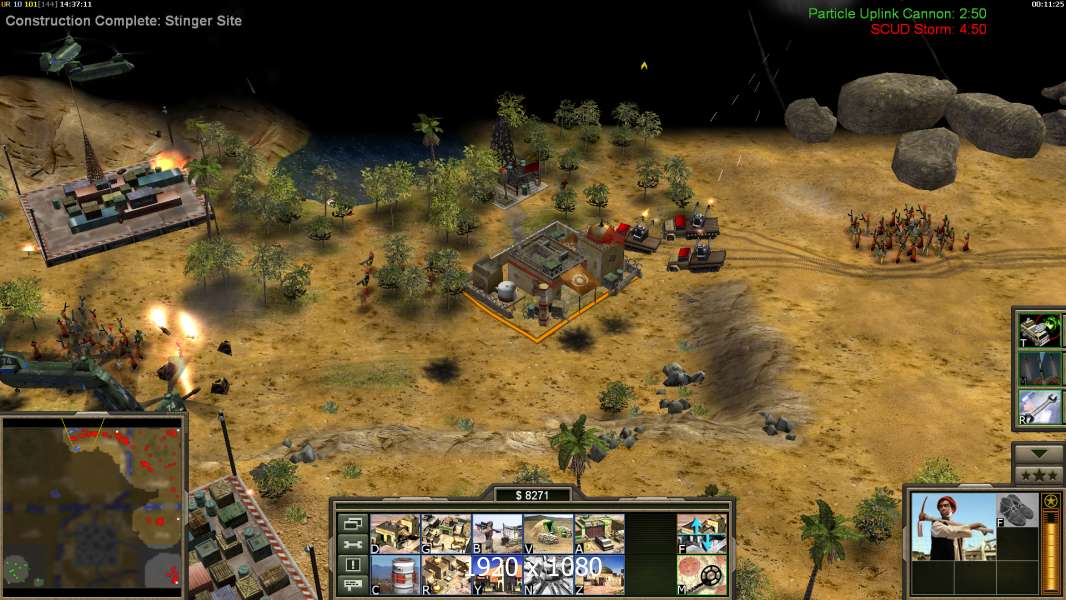Open the three-star generals powers button
Viewport: 1066px width, 600px height.
[1038, 475]
